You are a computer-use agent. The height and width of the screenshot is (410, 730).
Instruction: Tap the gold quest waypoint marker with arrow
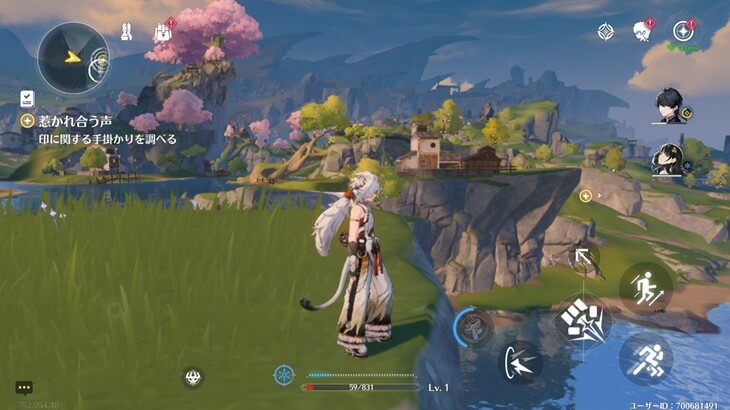click(x=587, y=196)
